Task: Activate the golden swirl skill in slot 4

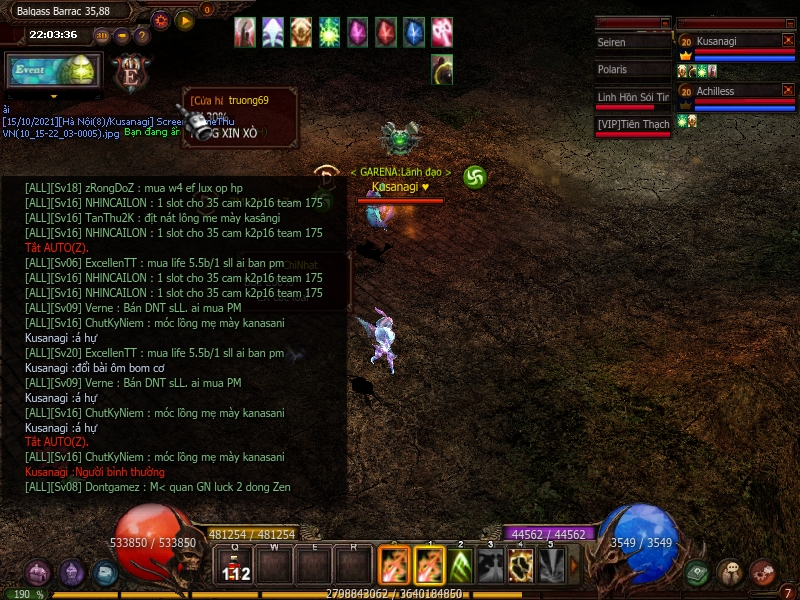Action: (x=521, y=566)
